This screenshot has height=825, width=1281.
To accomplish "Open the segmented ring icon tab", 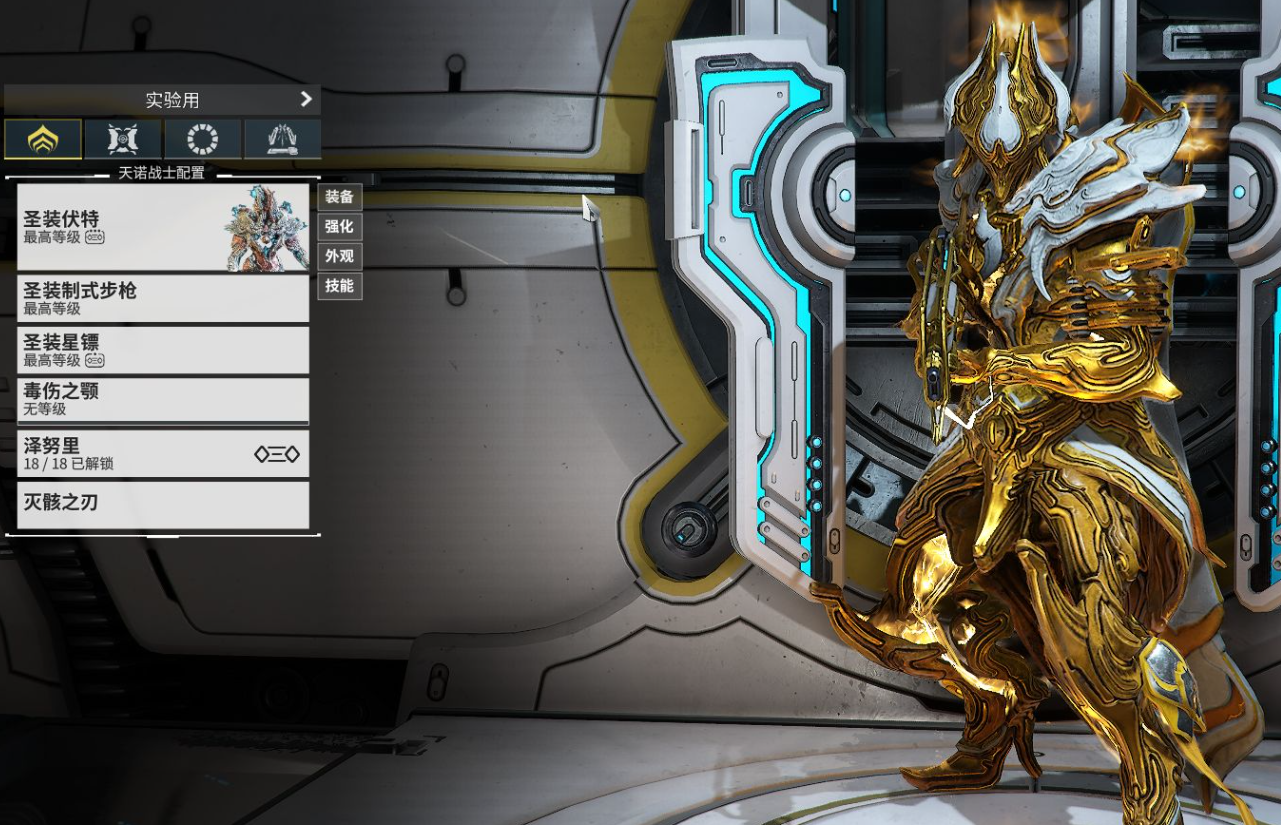I will tap(203, 139).
